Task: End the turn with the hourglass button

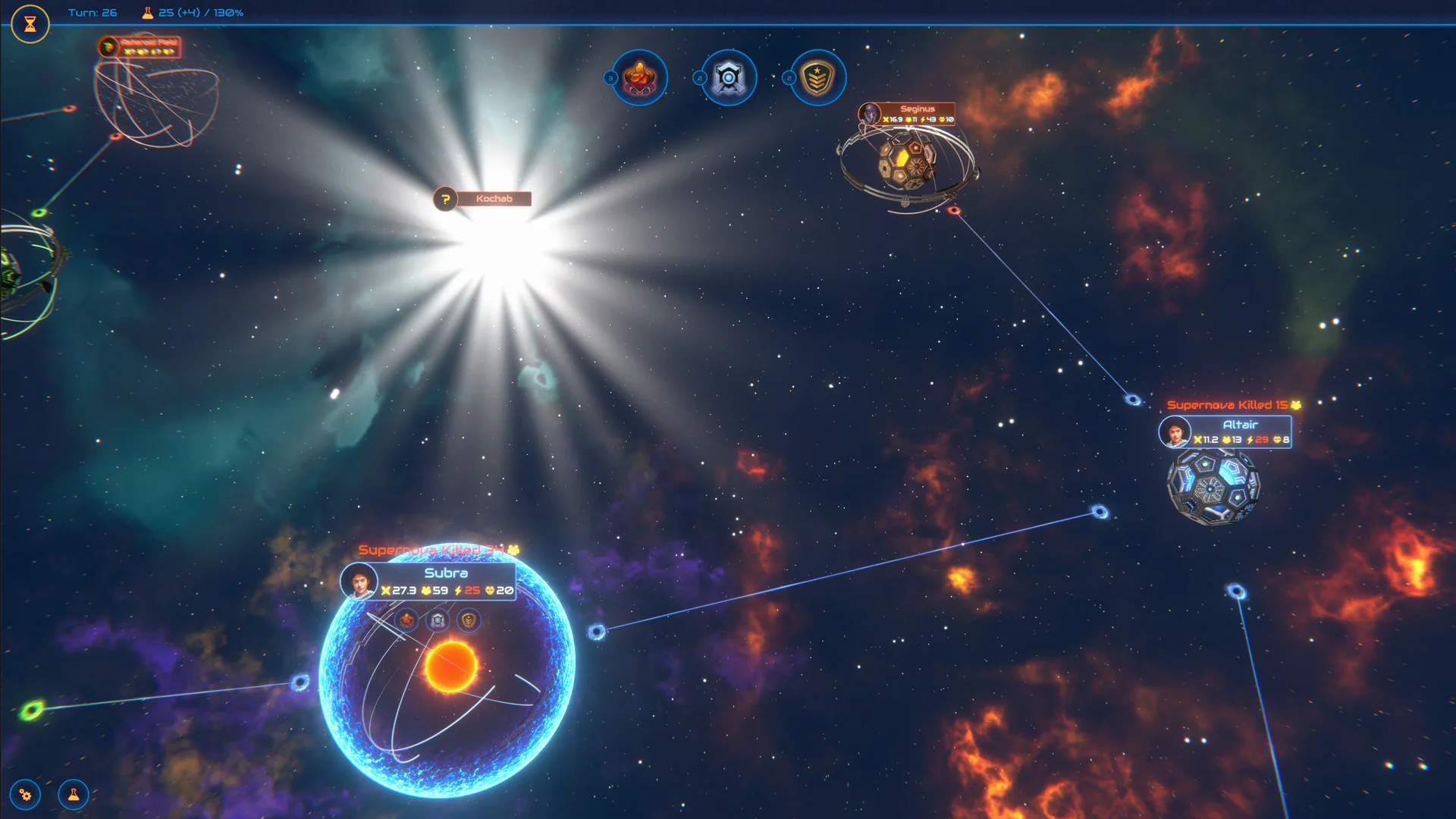Action: (x=30, y=24)
